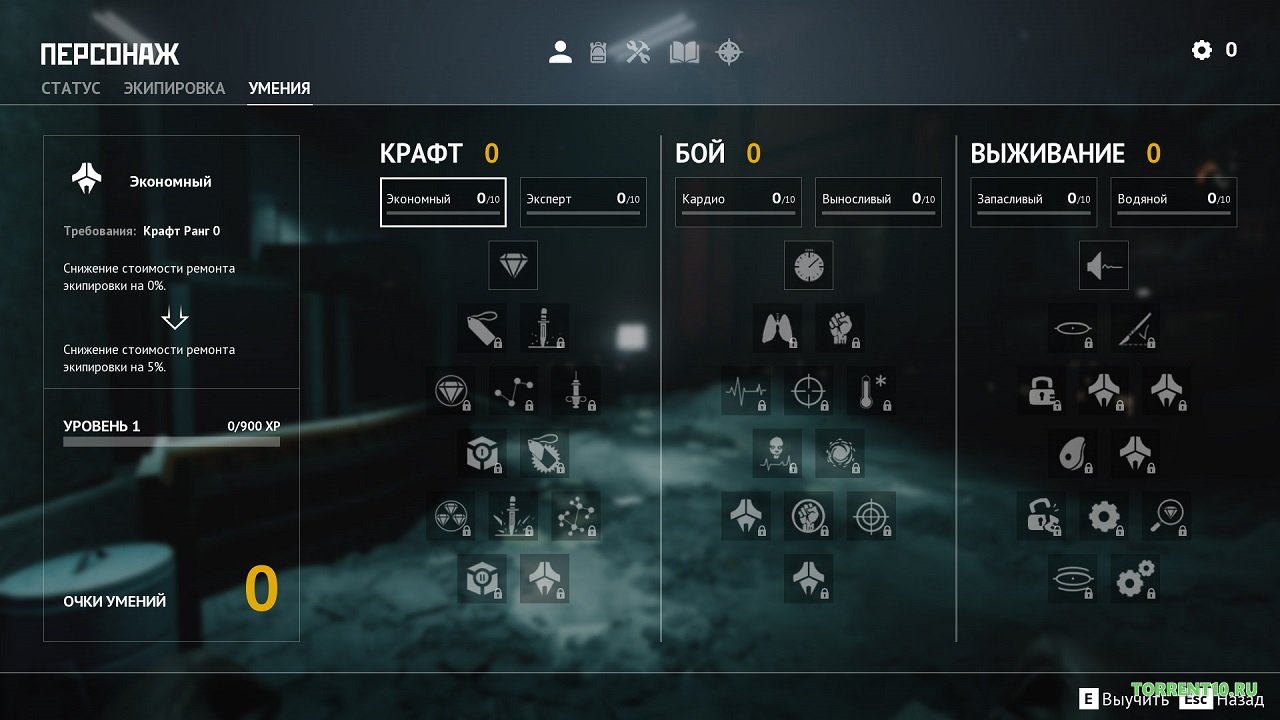Open the map crosshair icon
Image resolution: width=1280 pixels, height=720 pixels.
(730, 52)
